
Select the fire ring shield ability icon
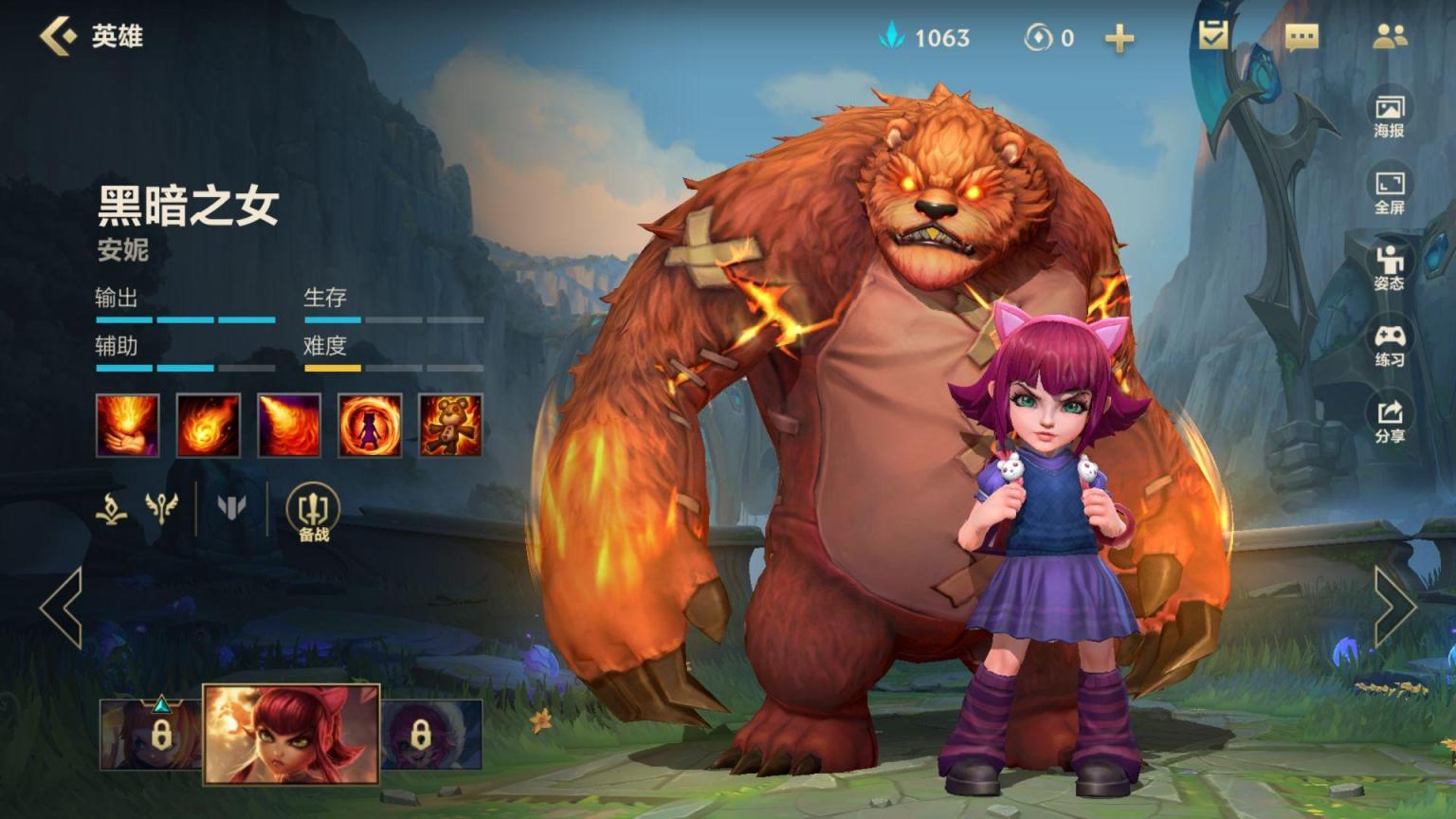point(370,426)
